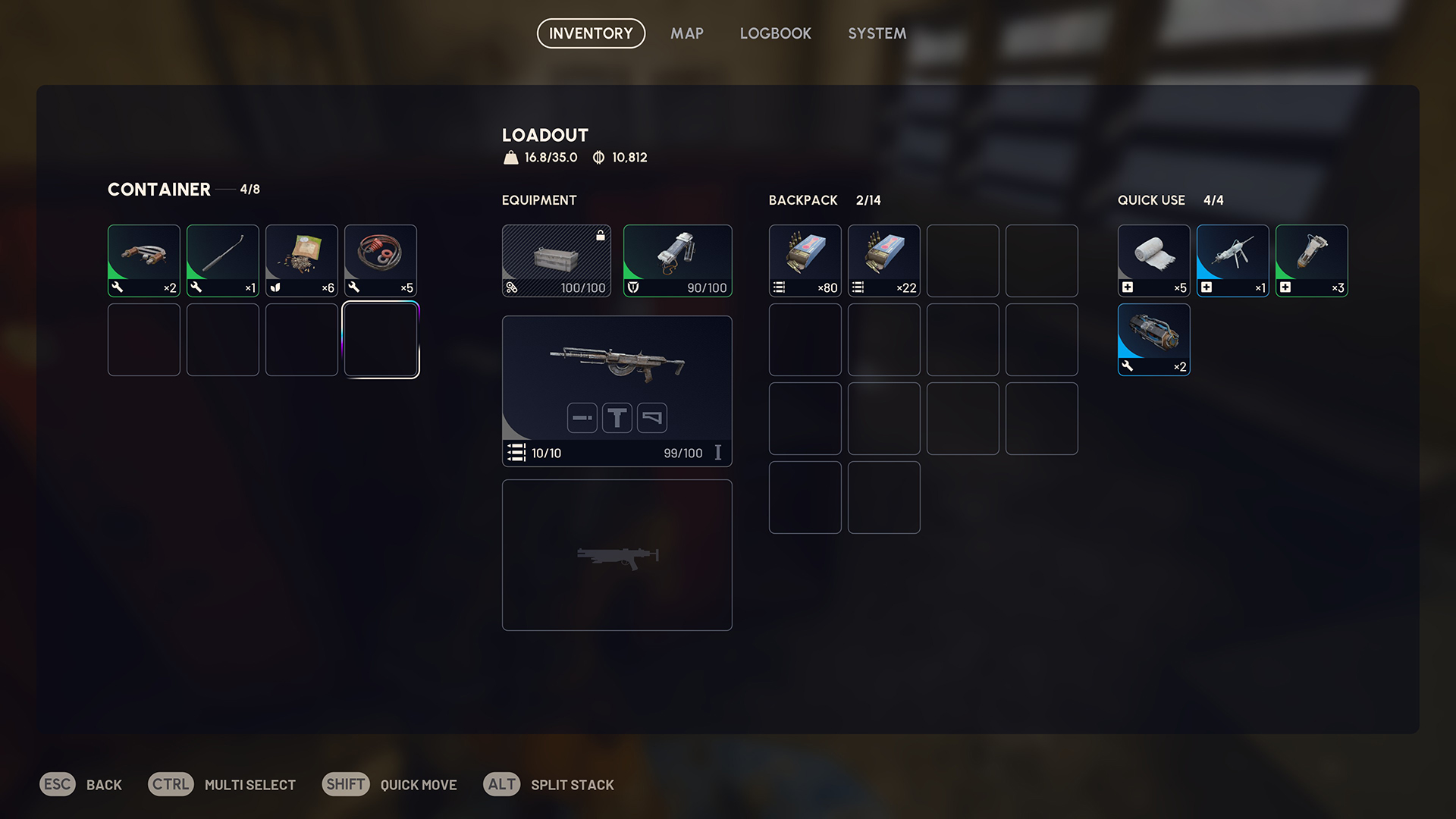The width and height of the screenshot is (1456, 819).
Task: Select the Inventory tab
Action: coord(591,33)
